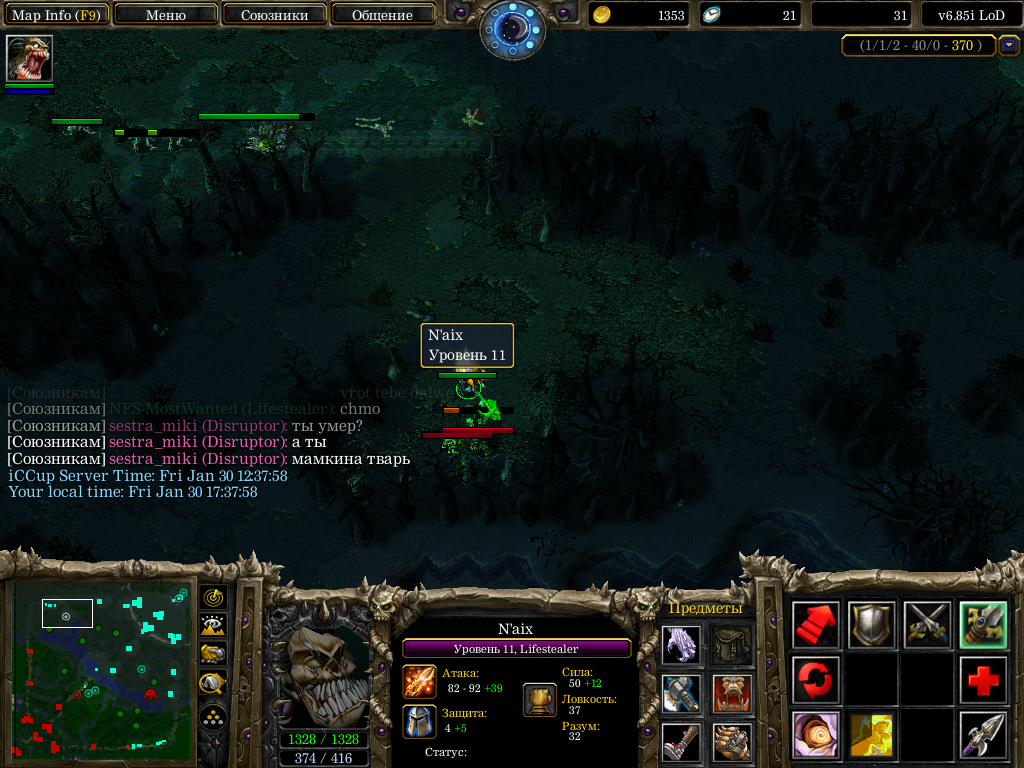Toggle creep camp display (magnifier icon)
Viewport: 1024px width, 768px height.
tap(213, 683)
